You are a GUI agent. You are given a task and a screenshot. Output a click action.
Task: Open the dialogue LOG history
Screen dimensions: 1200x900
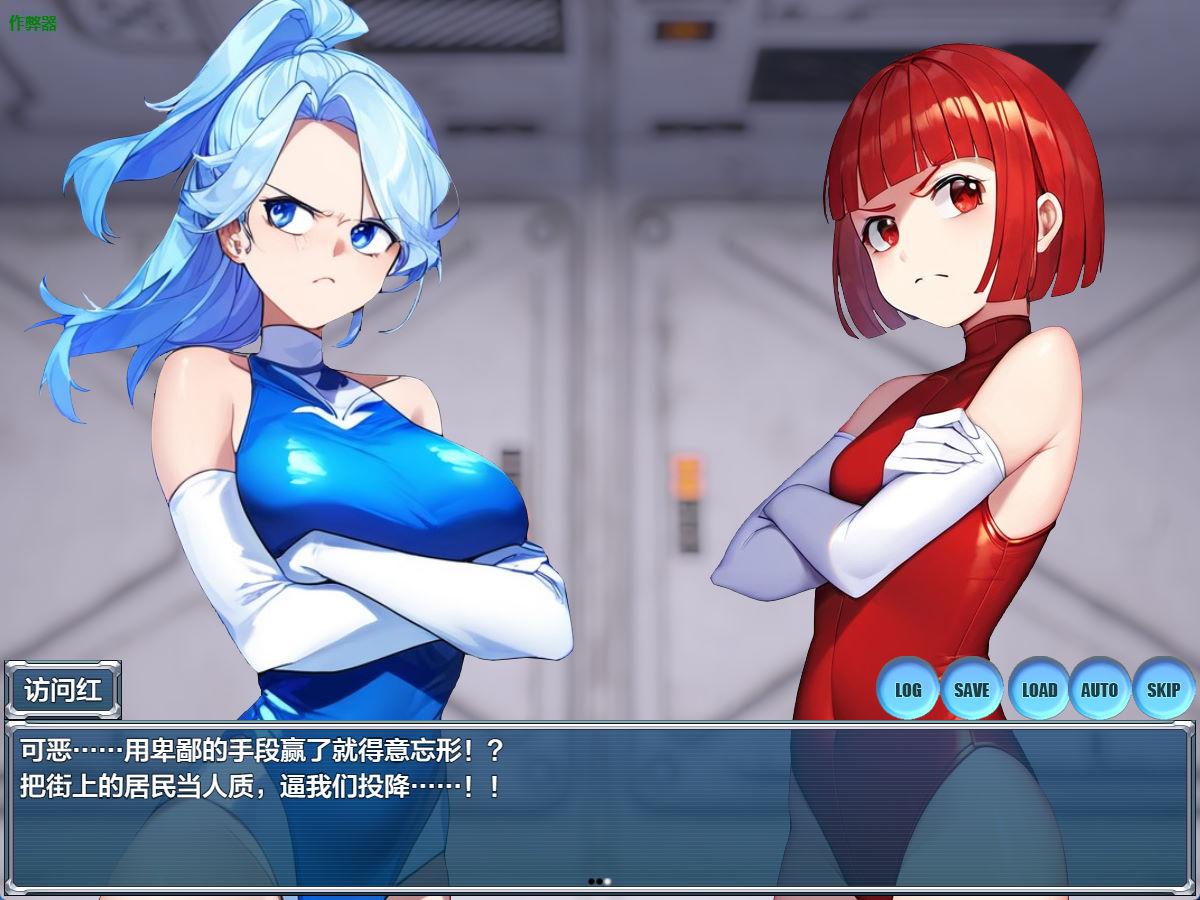coord(908,689)
